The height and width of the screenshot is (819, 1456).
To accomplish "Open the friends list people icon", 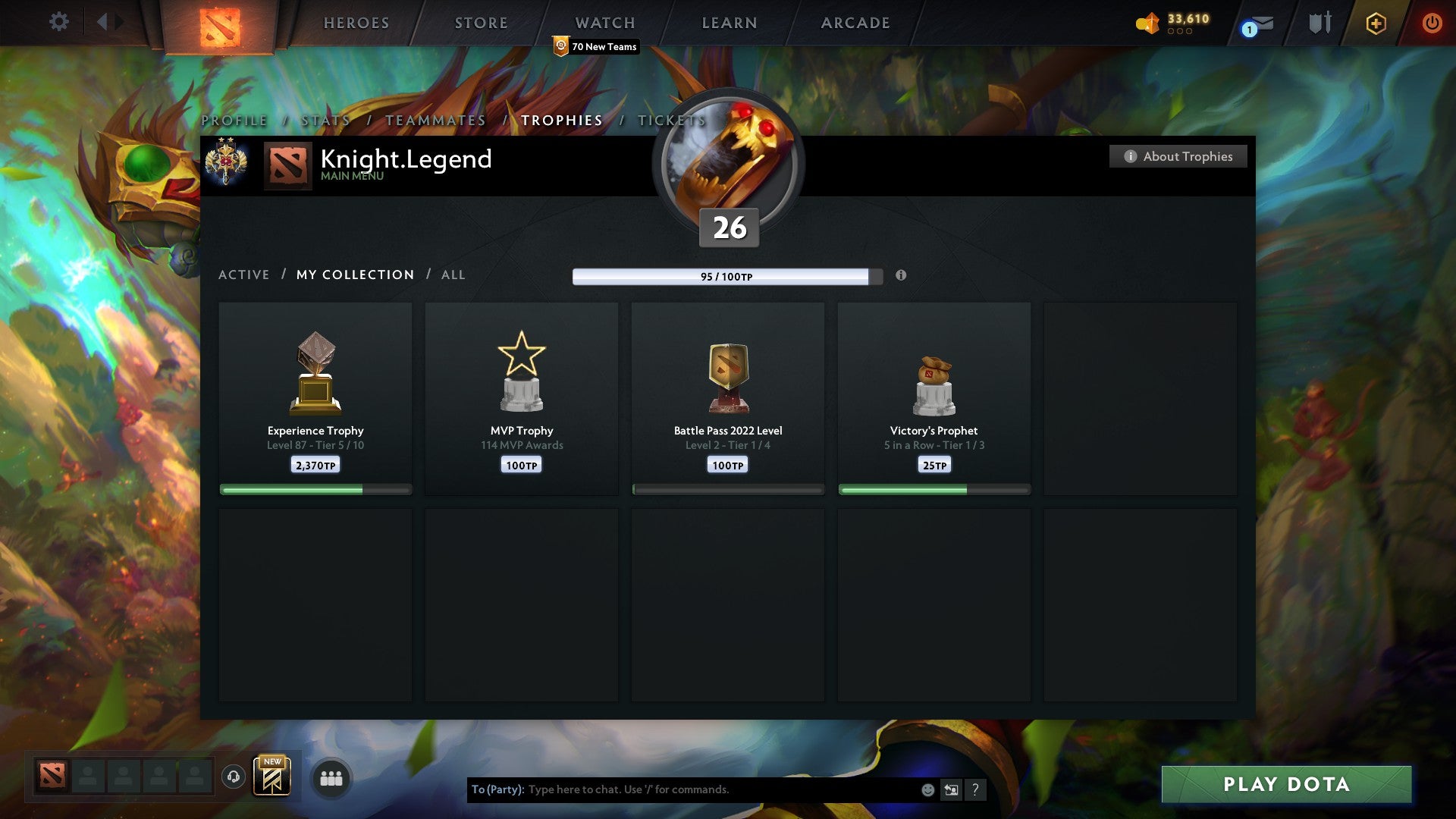I will tap(331, 777).
